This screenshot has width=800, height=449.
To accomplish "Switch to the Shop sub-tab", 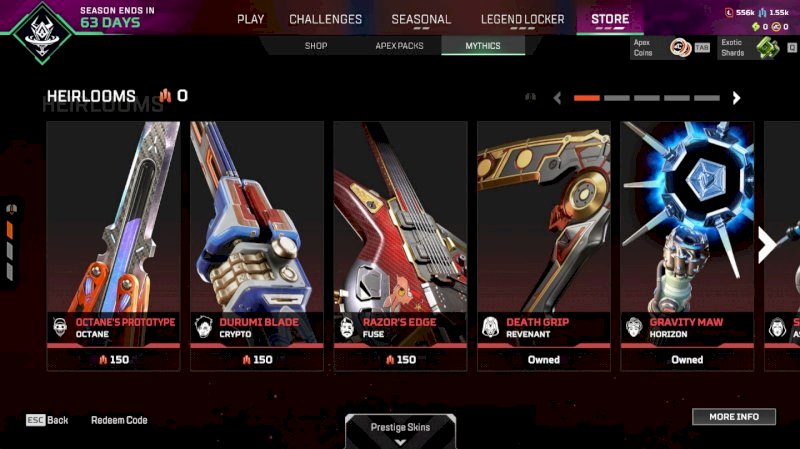I will click(316, 46).
